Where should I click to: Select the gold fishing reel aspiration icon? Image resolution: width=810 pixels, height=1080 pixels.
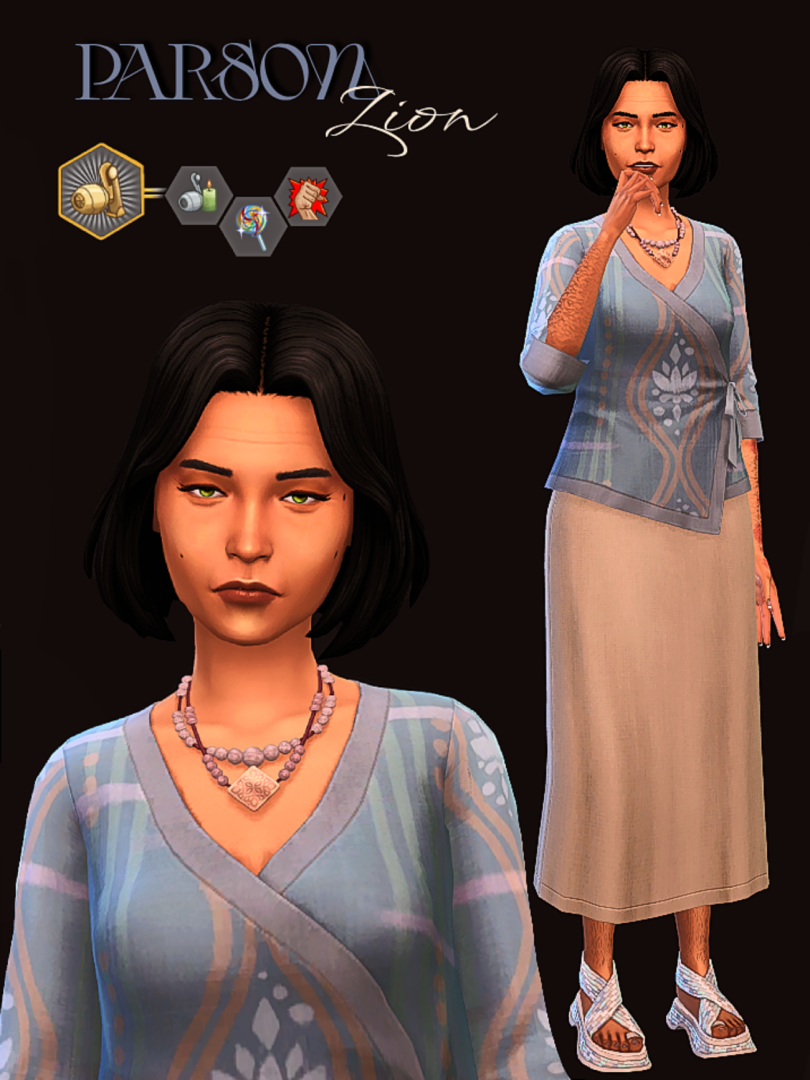101,191
